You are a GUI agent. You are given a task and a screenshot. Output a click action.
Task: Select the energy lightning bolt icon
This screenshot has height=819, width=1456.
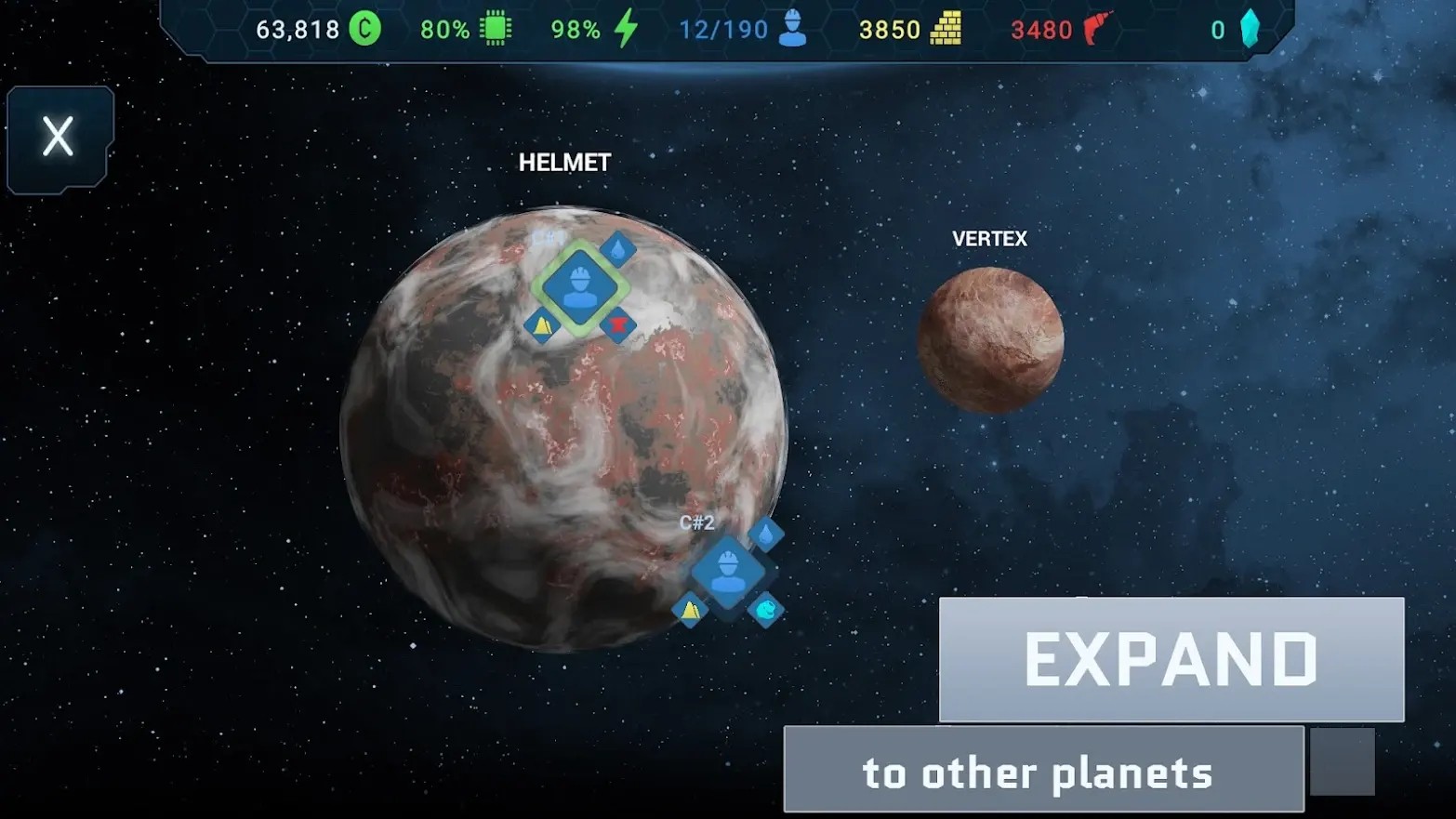(625, 29)
